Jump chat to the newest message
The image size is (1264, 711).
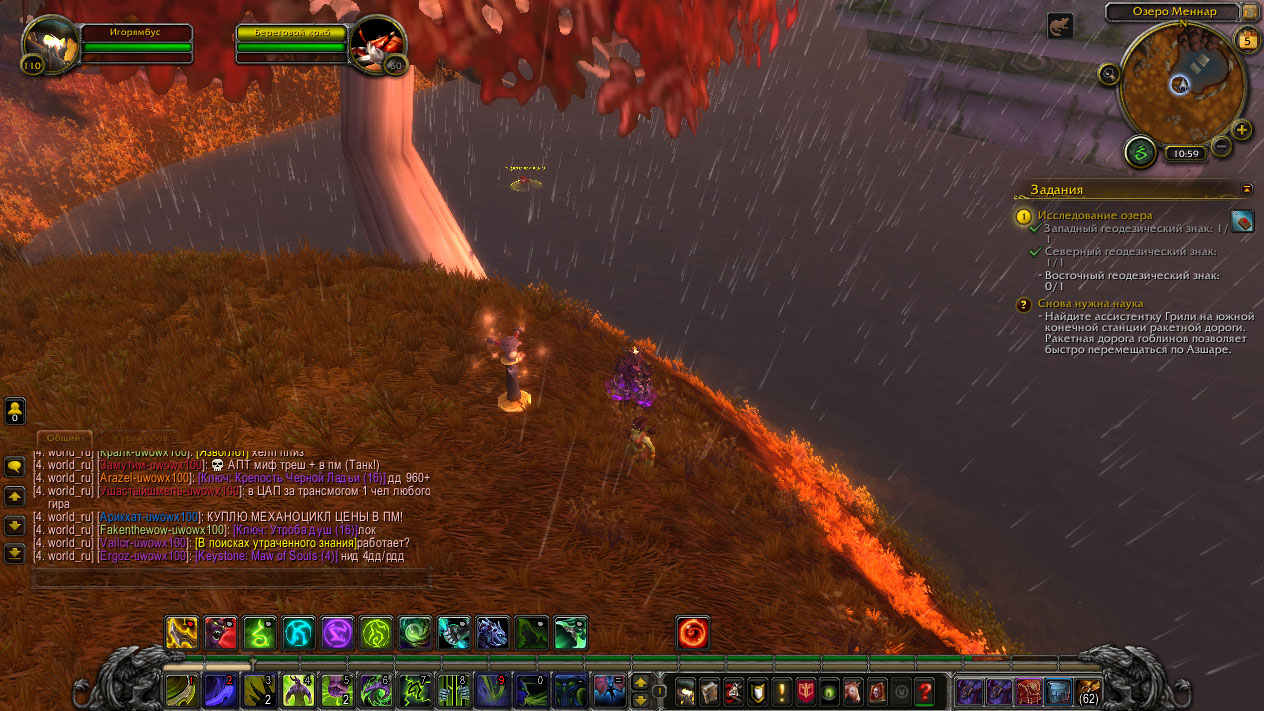(x=15, y=552)
